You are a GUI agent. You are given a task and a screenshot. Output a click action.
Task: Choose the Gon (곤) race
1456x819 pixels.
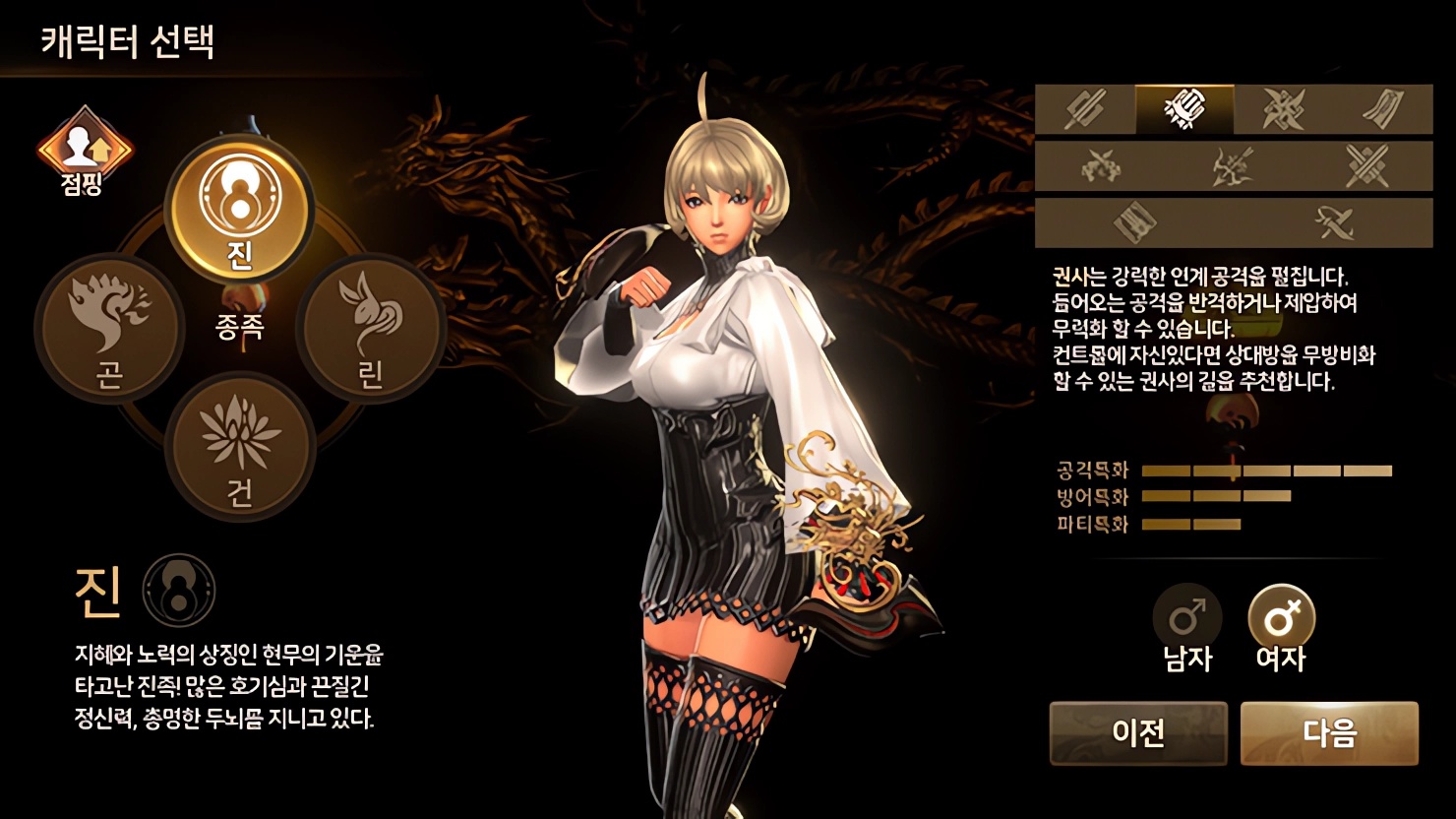tap(109, 327)
